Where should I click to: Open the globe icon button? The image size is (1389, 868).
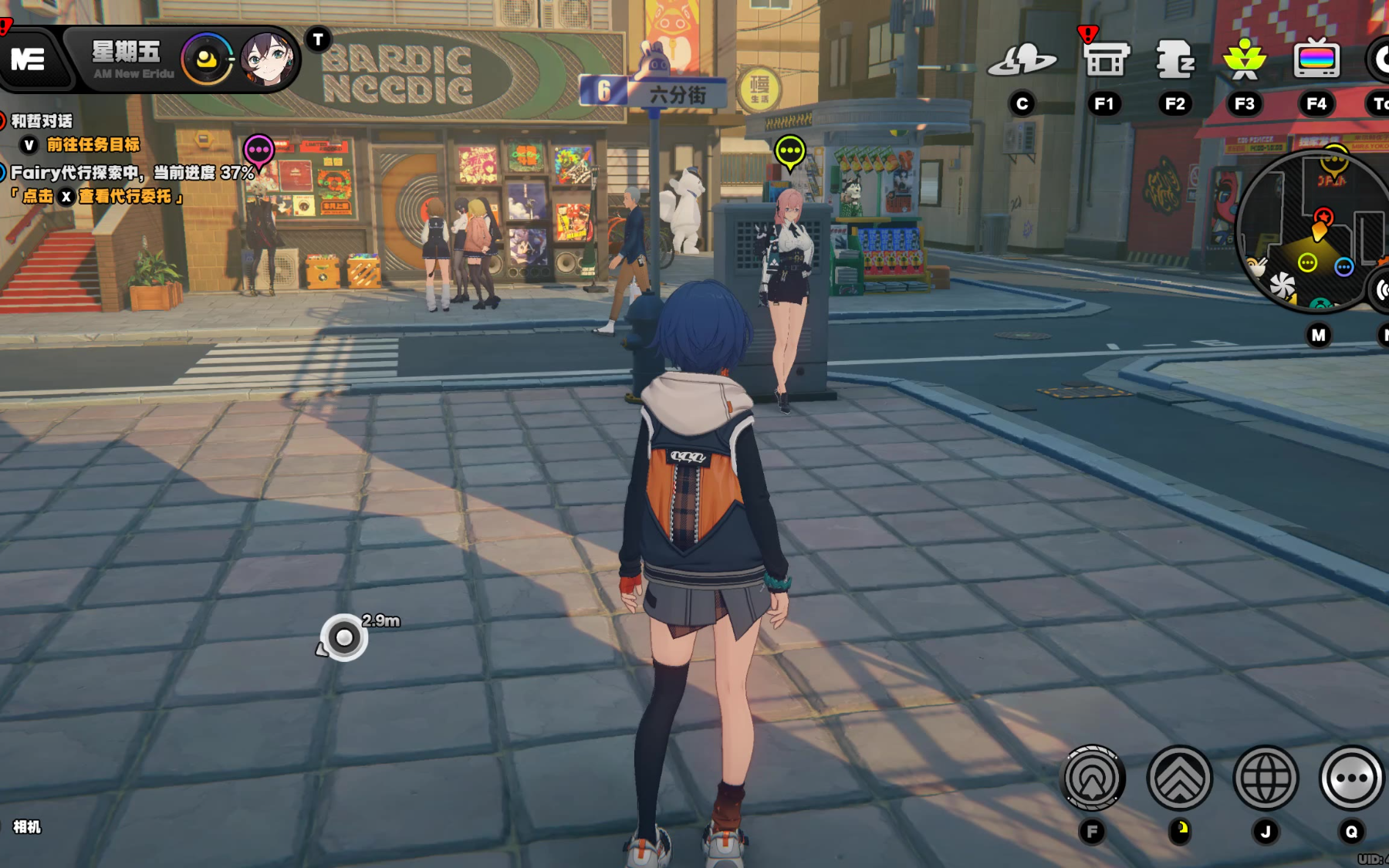coord(1266,778)
